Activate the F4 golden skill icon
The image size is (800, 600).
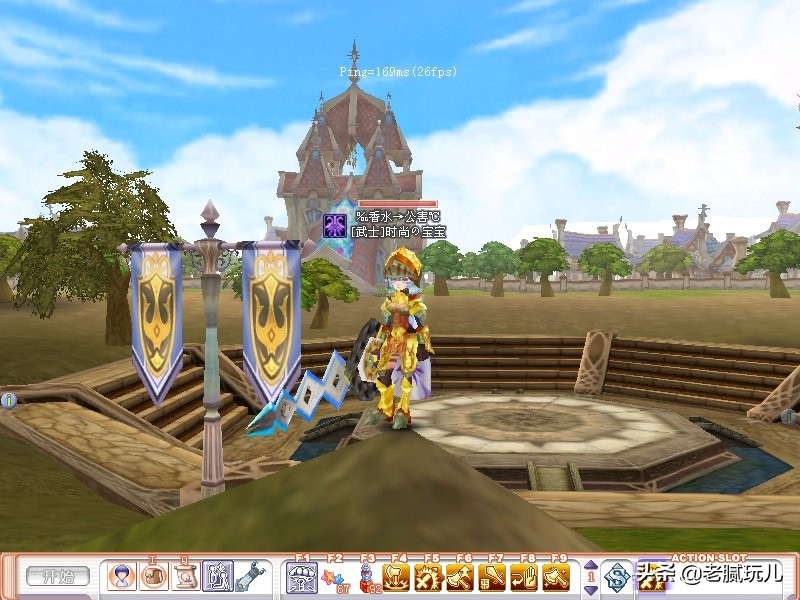(398, 577)
